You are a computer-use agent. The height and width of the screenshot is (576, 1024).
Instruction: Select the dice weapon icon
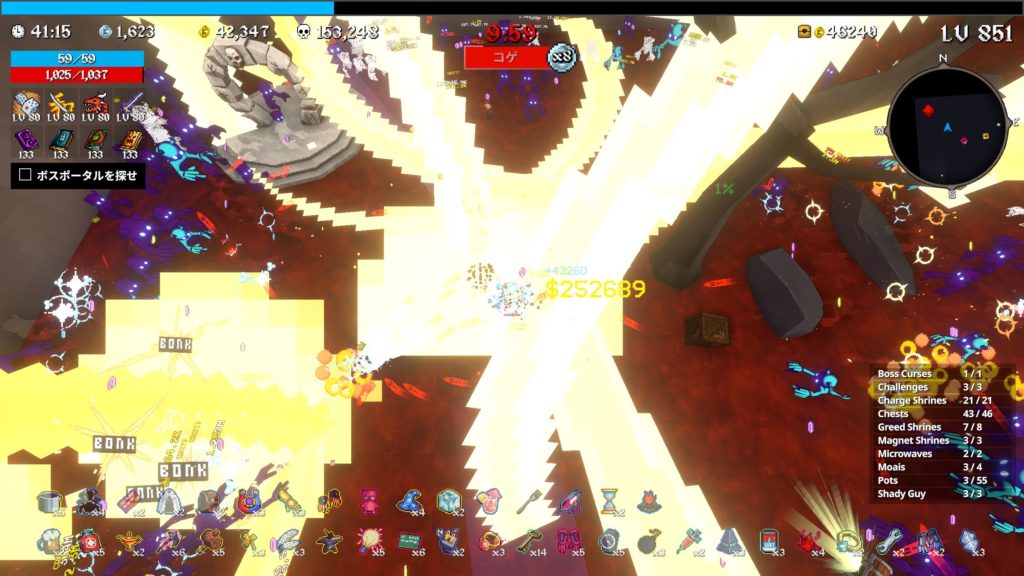[x=28, y=103]
